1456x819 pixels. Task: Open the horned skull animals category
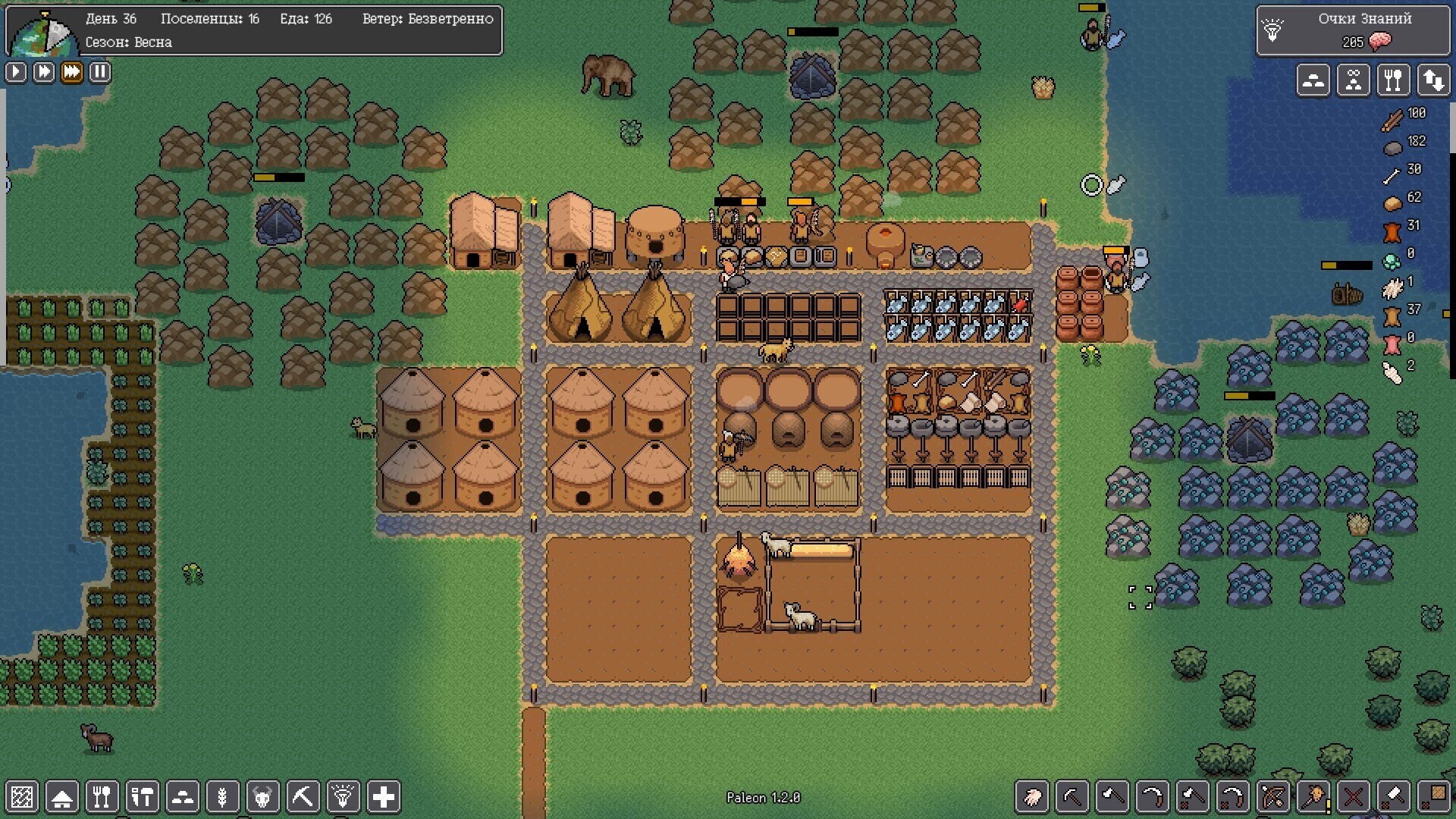click(262, 797)
